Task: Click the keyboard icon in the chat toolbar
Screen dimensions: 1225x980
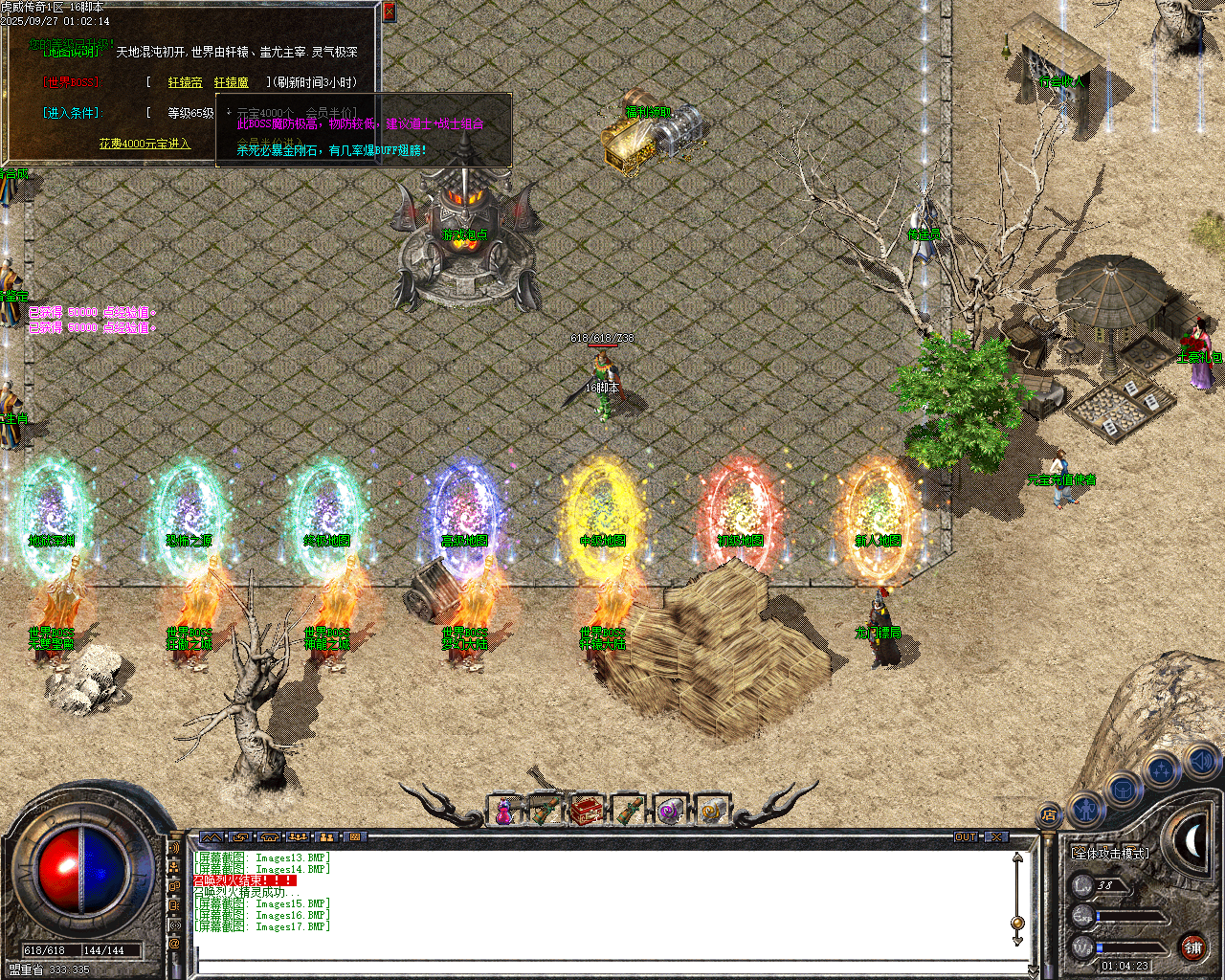Action: click(355, 836)
